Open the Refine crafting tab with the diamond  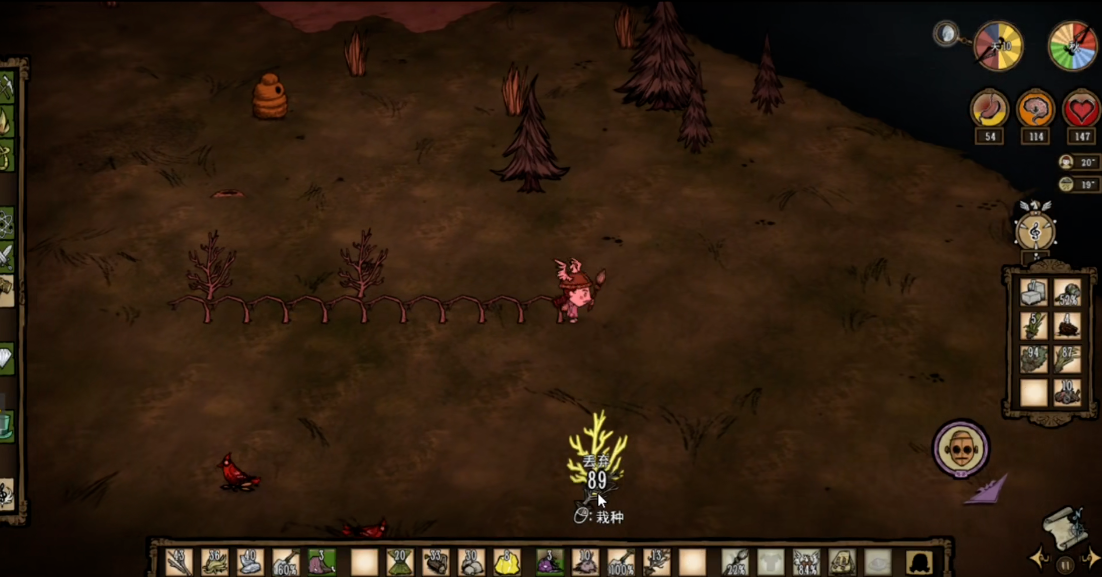[x=7, y=358]
